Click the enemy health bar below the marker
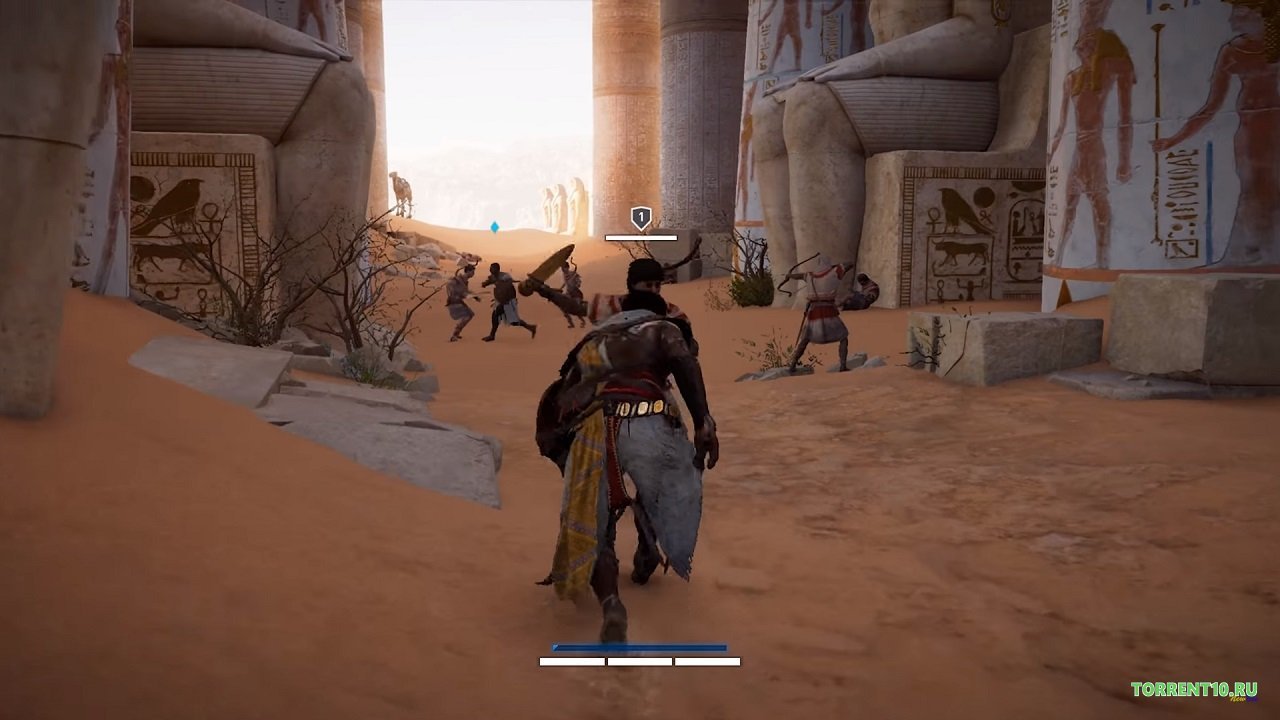Image resolution: width=1280 pixels, height=720 pixels. pos(640,238)
